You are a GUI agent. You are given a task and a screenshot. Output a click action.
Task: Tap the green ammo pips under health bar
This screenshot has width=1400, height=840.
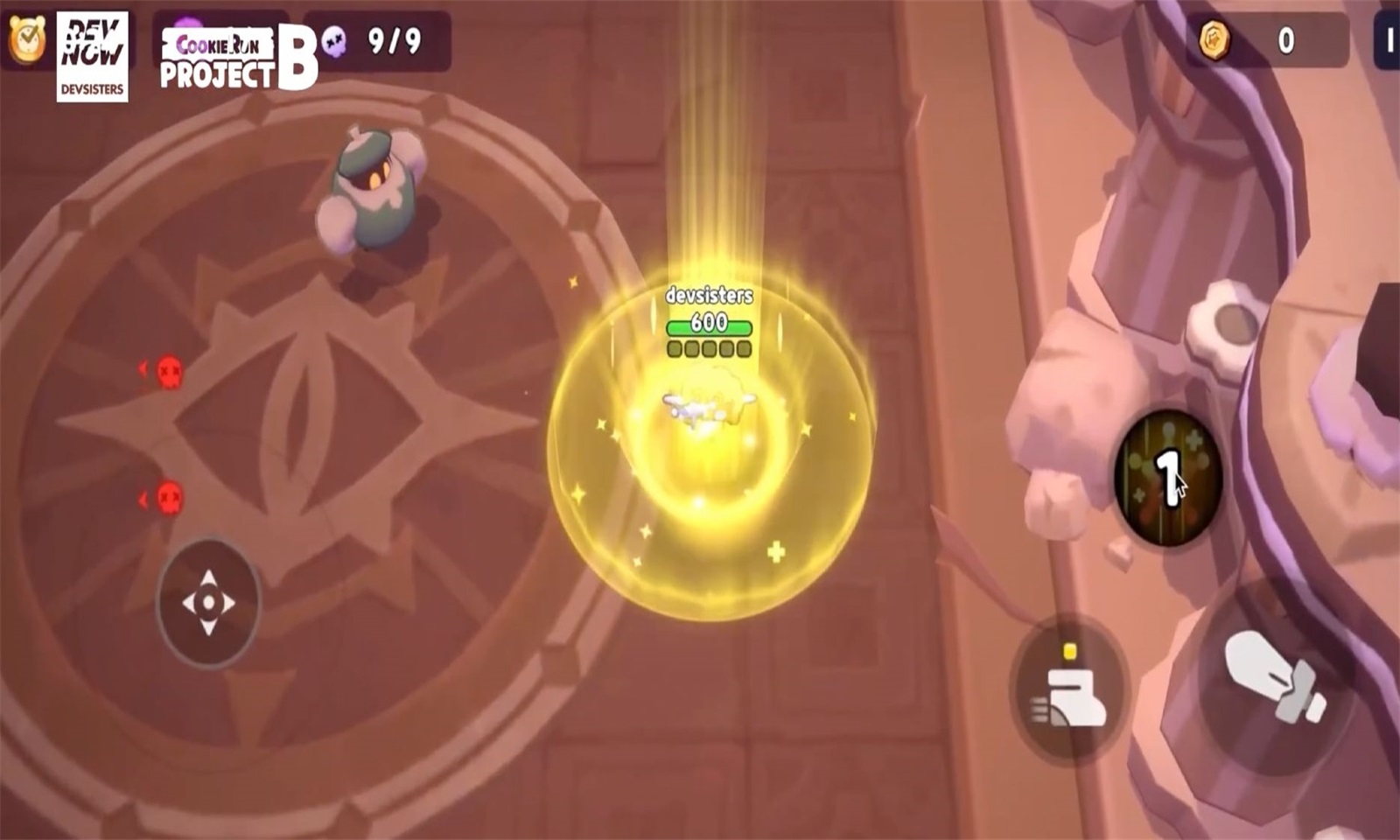click(707, 350)
